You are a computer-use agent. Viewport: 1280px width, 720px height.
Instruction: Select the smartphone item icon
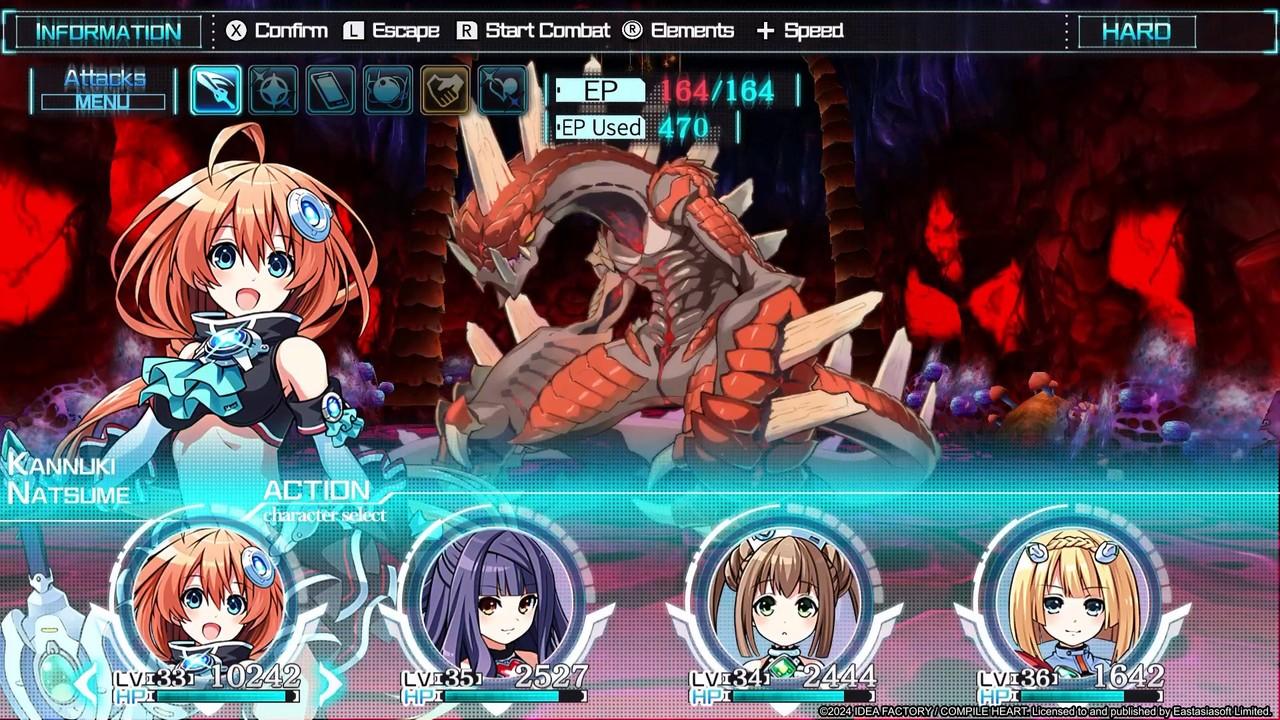[x=329, y=88]
